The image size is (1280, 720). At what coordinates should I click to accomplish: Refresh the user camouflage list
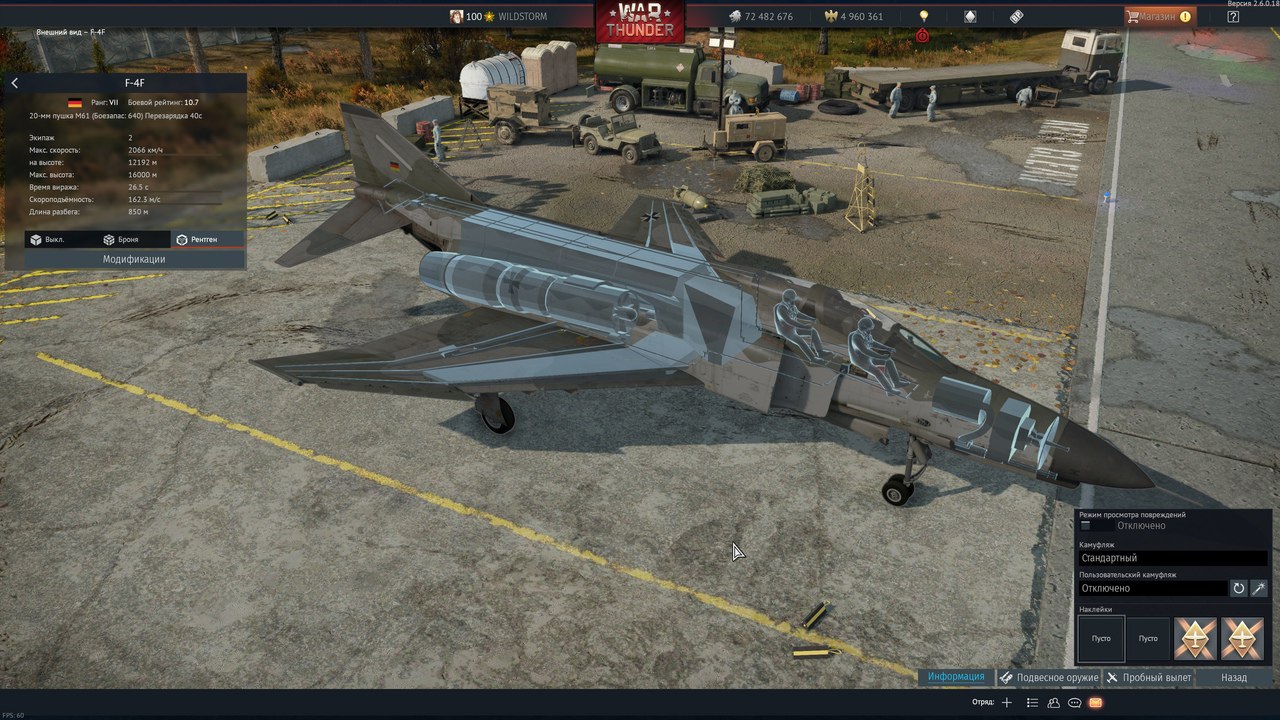click(1239, 588)
